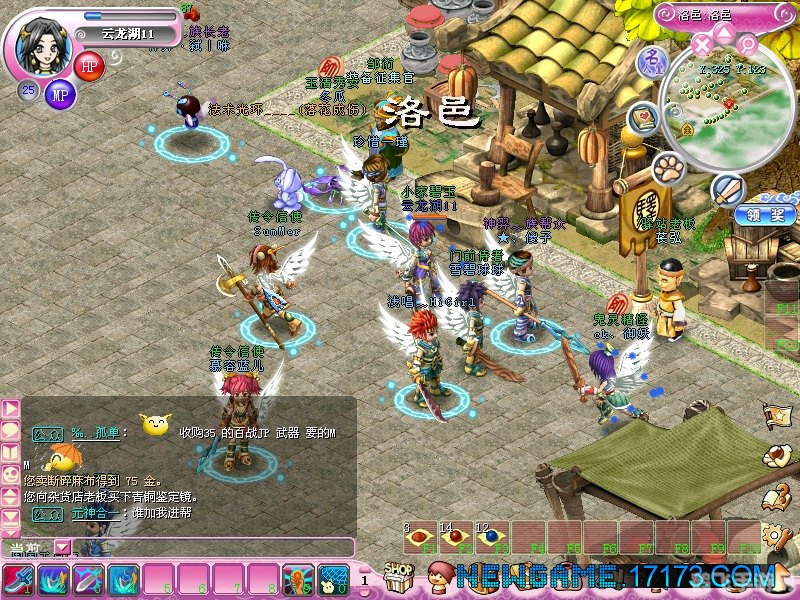The height and width of the screenshot is (600, 800).
Task: Use the F2 red potion slot
Action: (456, 538)
